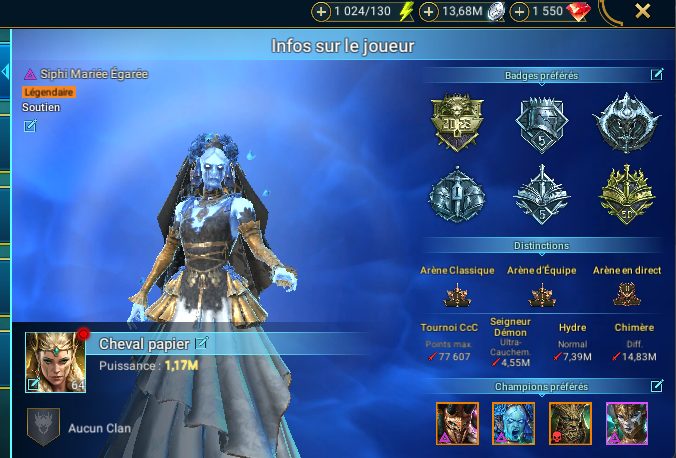This screenshot has height=458, width=676.
Task: Rename the player Cheval papier
Action: [x=201, y=343]
